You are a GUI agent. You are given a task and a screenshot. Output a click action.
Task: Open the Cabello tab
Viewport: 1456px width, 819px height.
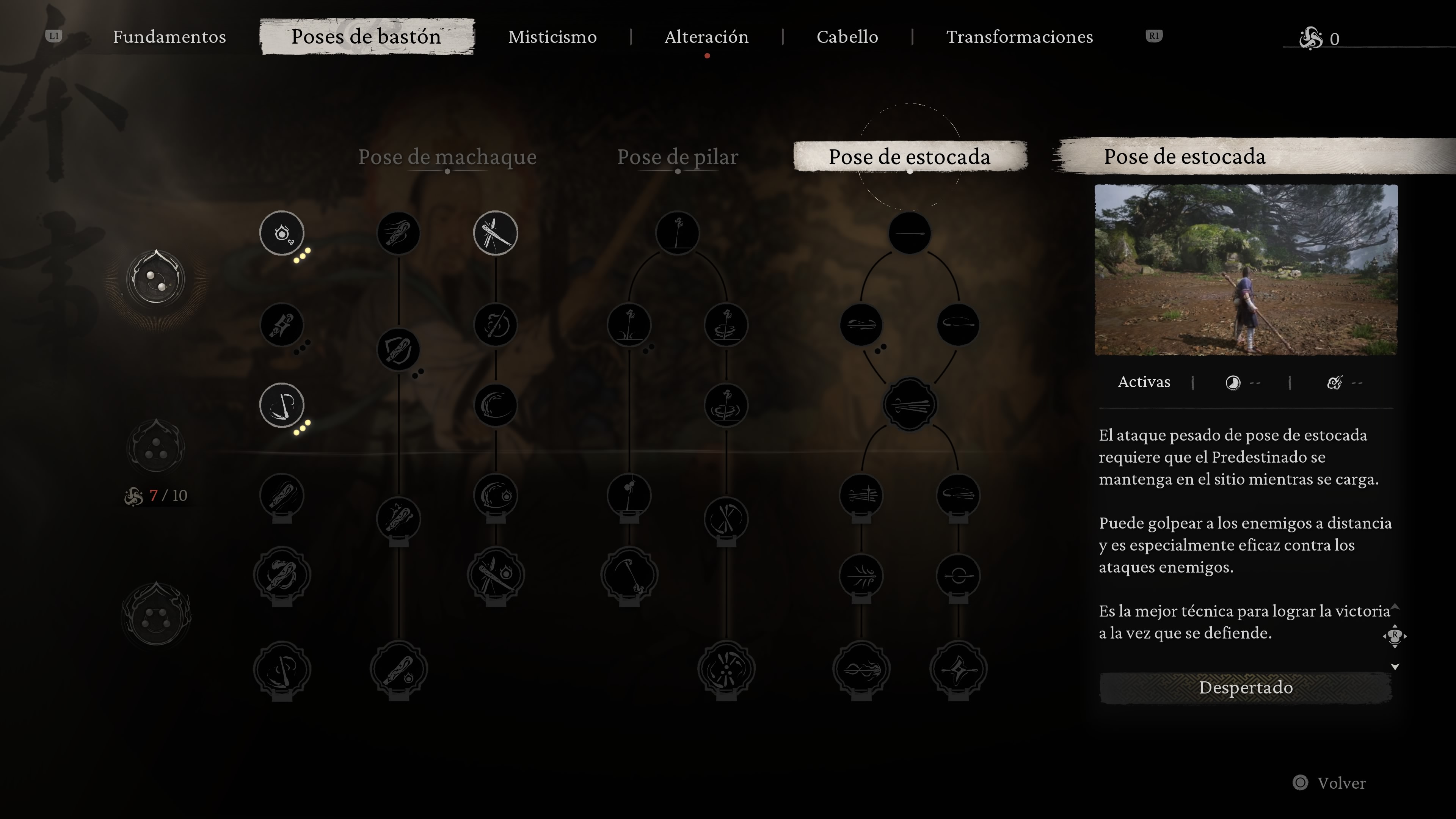847,37
